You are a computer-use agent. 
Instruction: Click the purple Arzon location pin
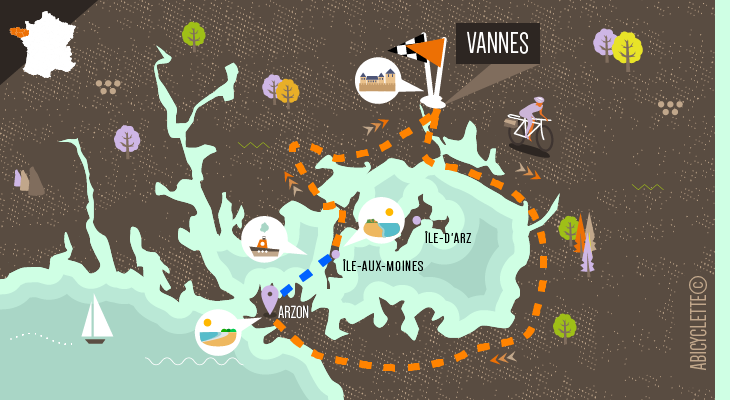pos(269,297)
